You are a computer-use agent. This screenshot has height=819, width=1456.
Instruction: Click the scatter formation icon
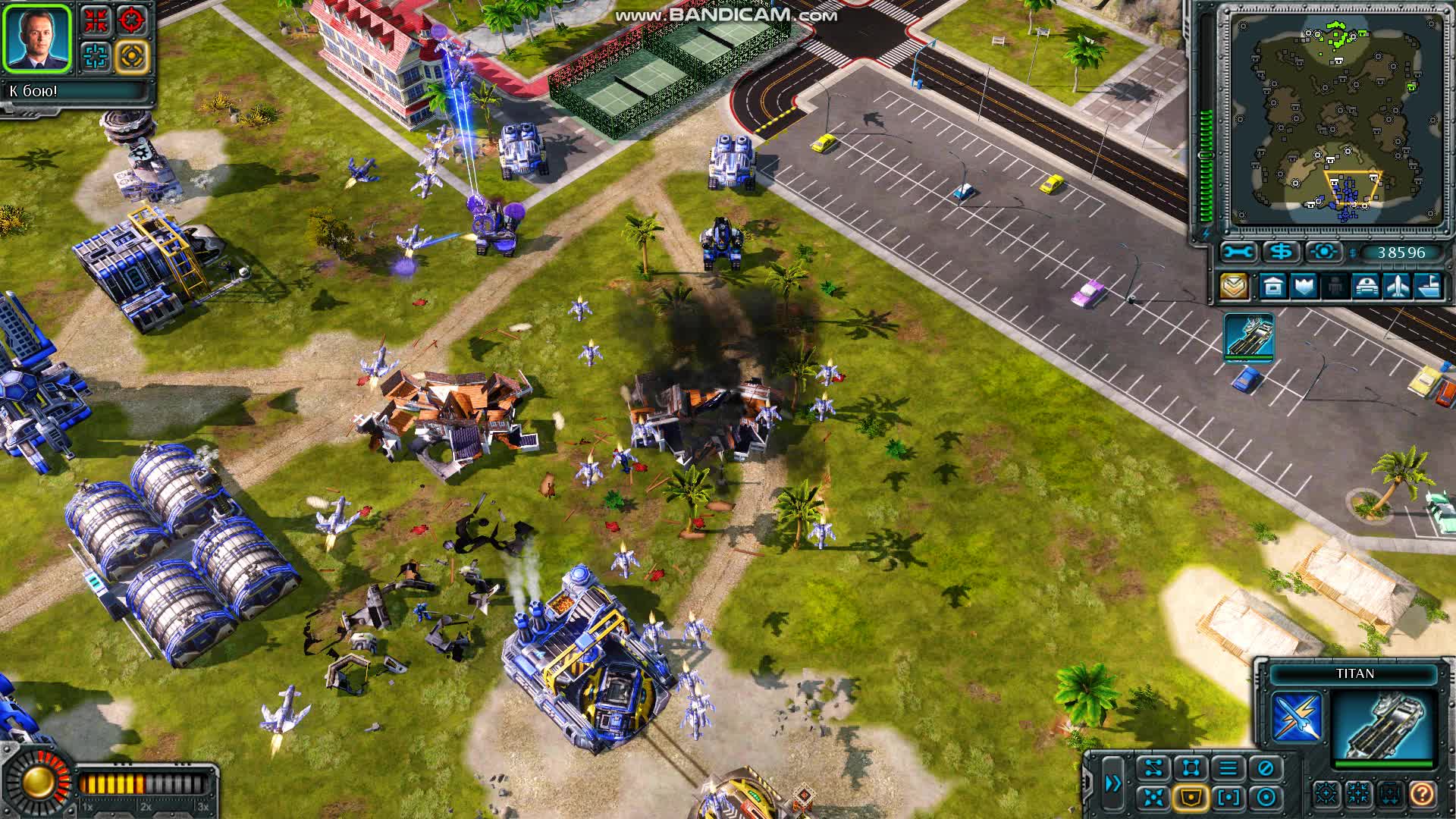pos(1153,796)
